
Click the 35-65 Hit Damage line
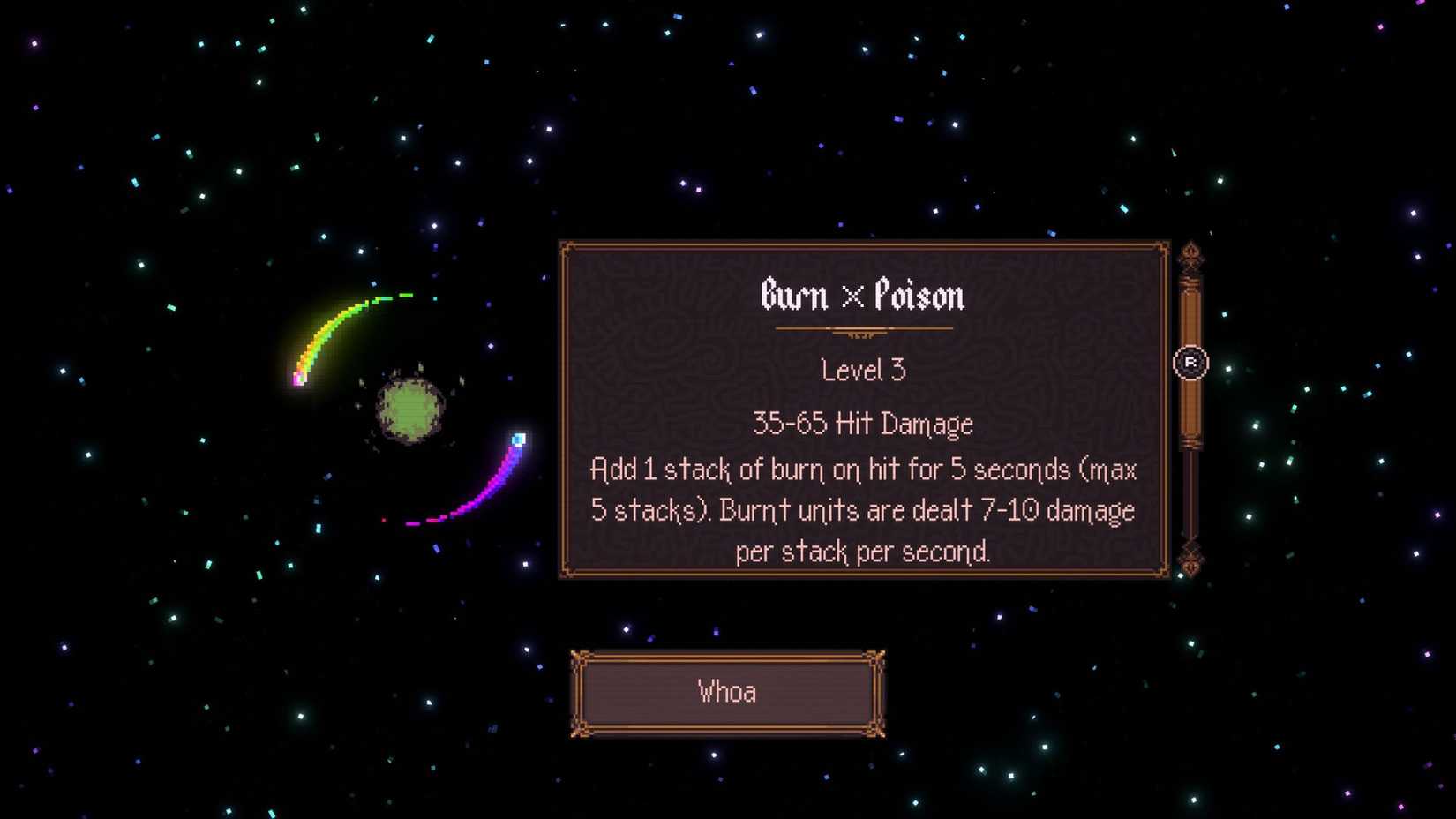[x=862, y=424]
